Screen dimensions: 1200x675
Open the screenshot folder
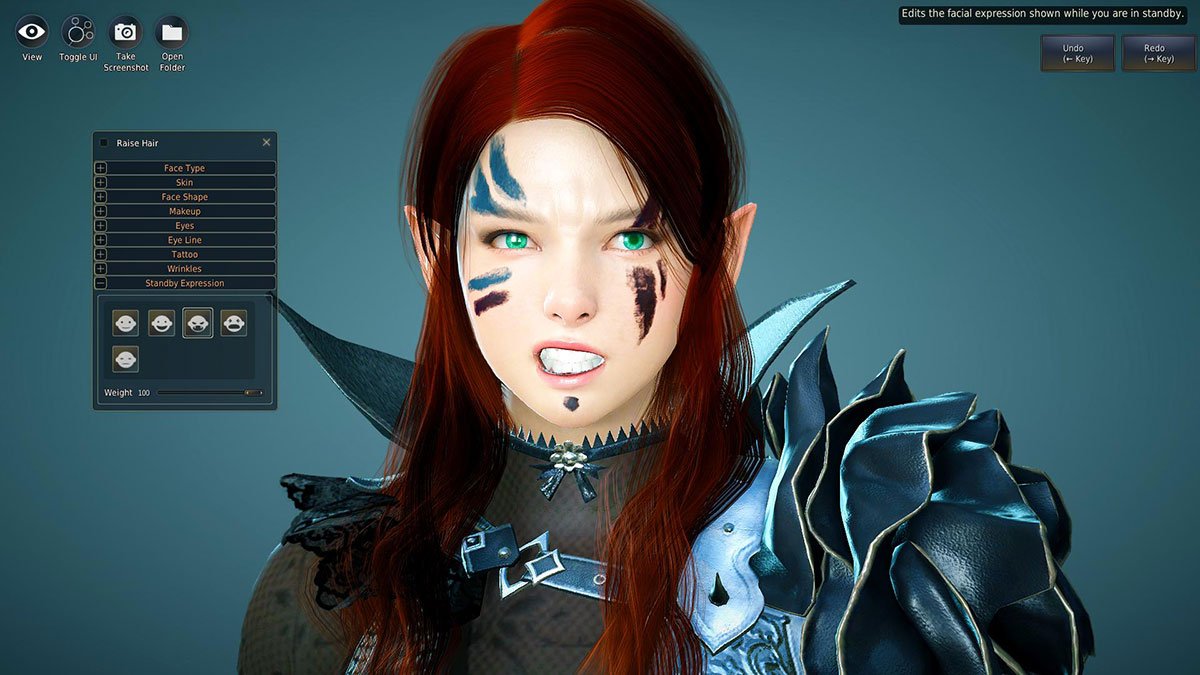point(172,33)
